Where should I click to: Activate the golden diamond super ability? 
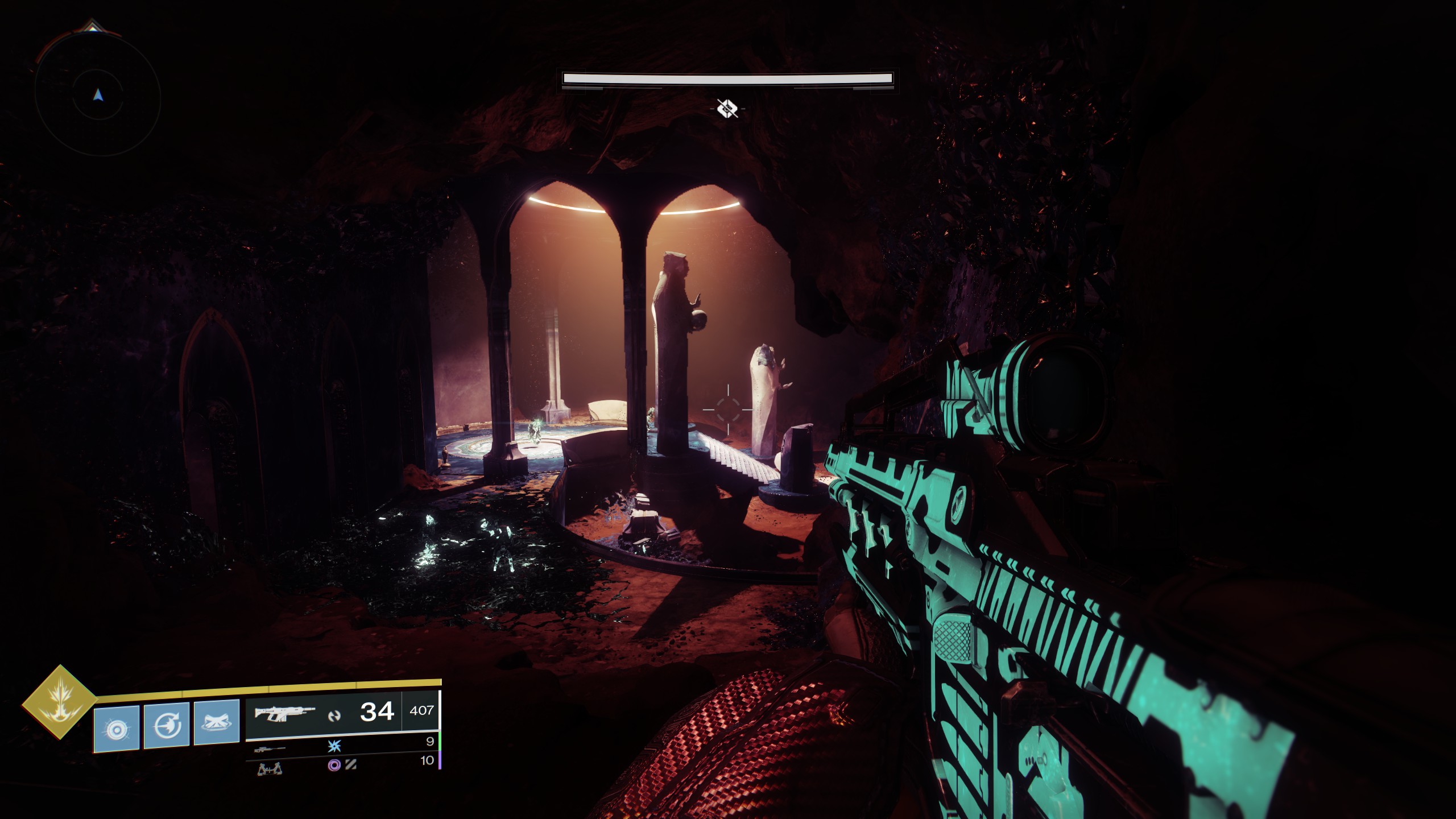point(59,702)
